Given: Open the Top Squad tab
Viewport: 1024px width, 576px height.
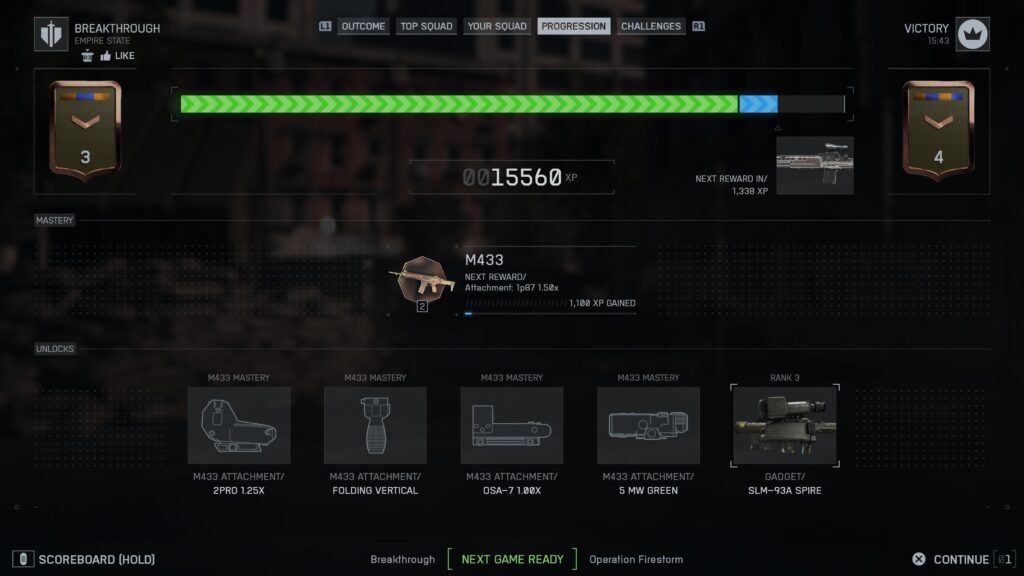Looking at the screenshot, I should pyautogui.click(x=426, y=27).
